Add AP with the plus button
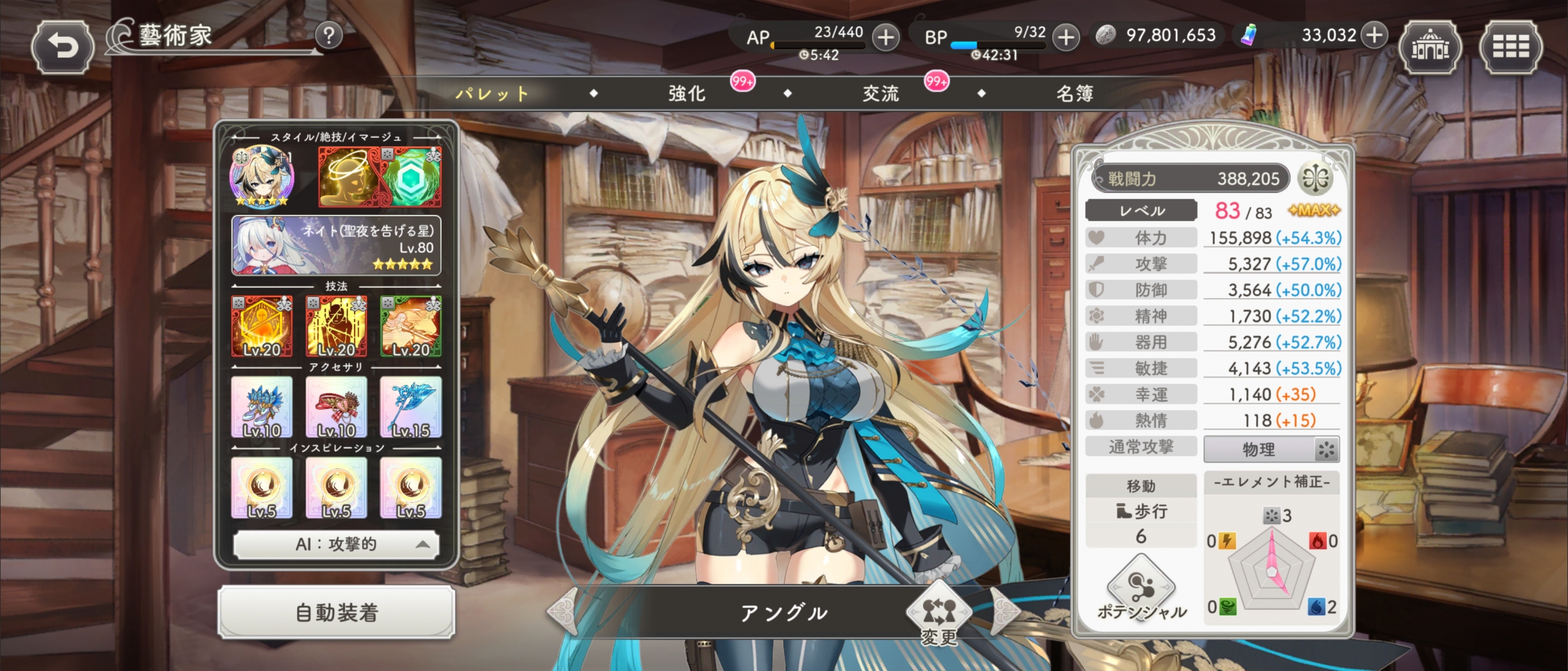 point(886,37)
